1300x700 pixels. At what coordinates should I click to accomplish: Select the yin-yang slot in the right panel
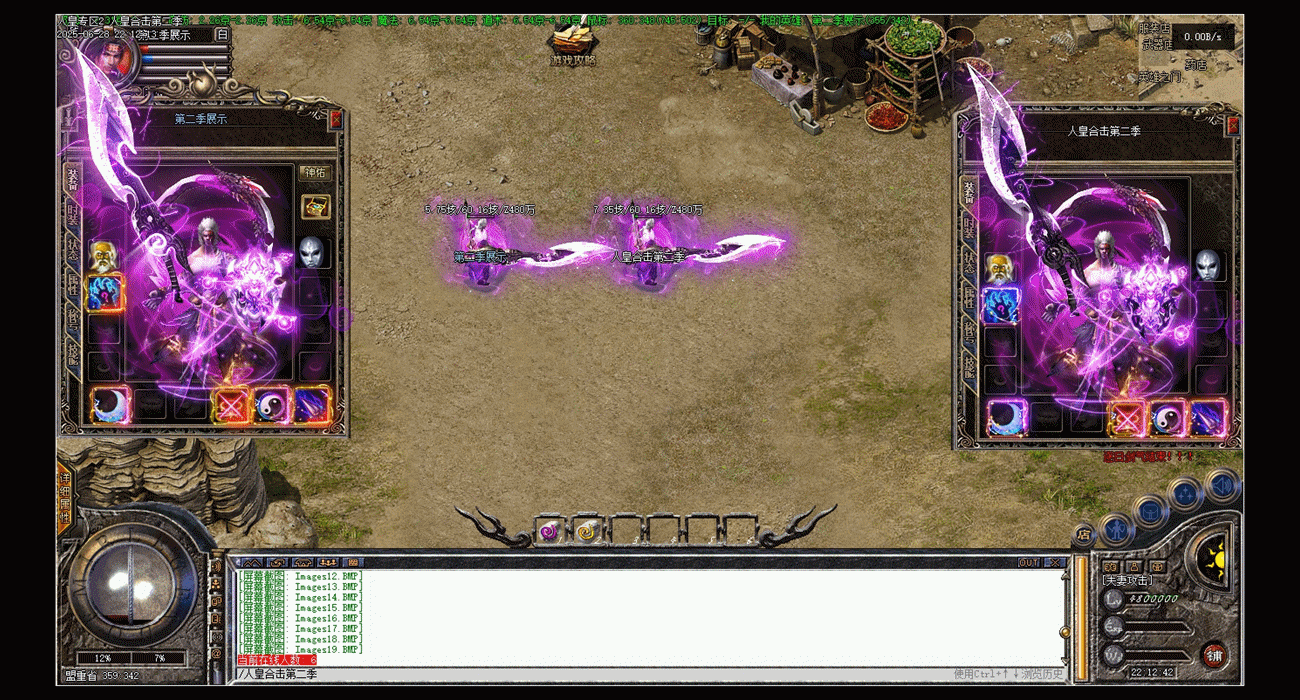pyautogui.click(x=1168, y=417)
